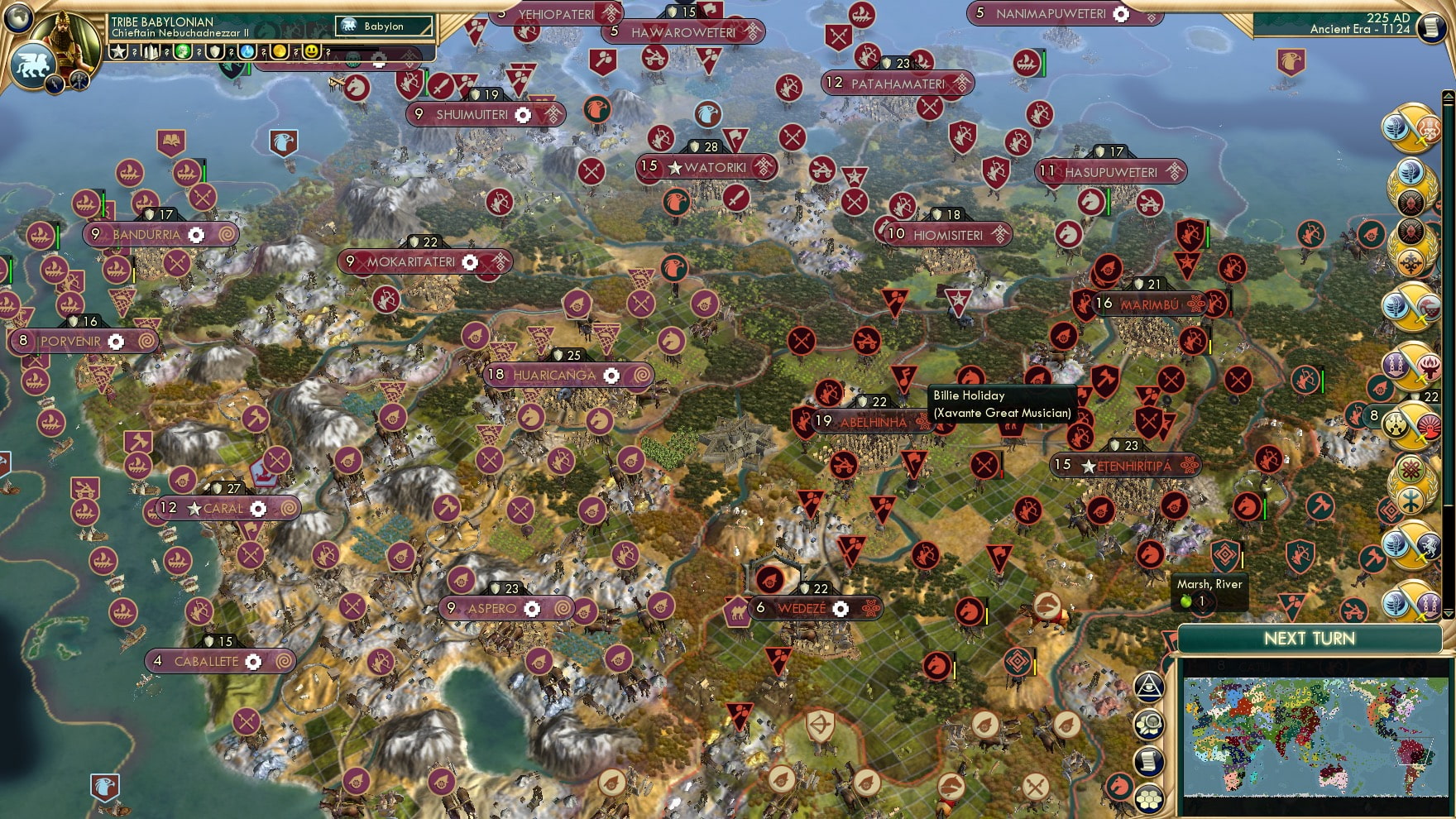This screenshot has height=819, width=1456.
Task: Enable strategic view with the hex magnifier button
Action: coord(1151,721)
